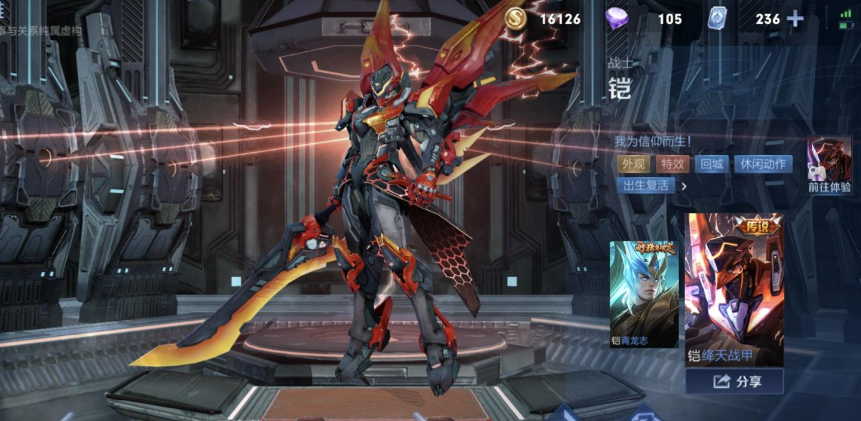Tap the purple diamond currency icon
Screen dimensions: 861x421
[x=619, y=18]
